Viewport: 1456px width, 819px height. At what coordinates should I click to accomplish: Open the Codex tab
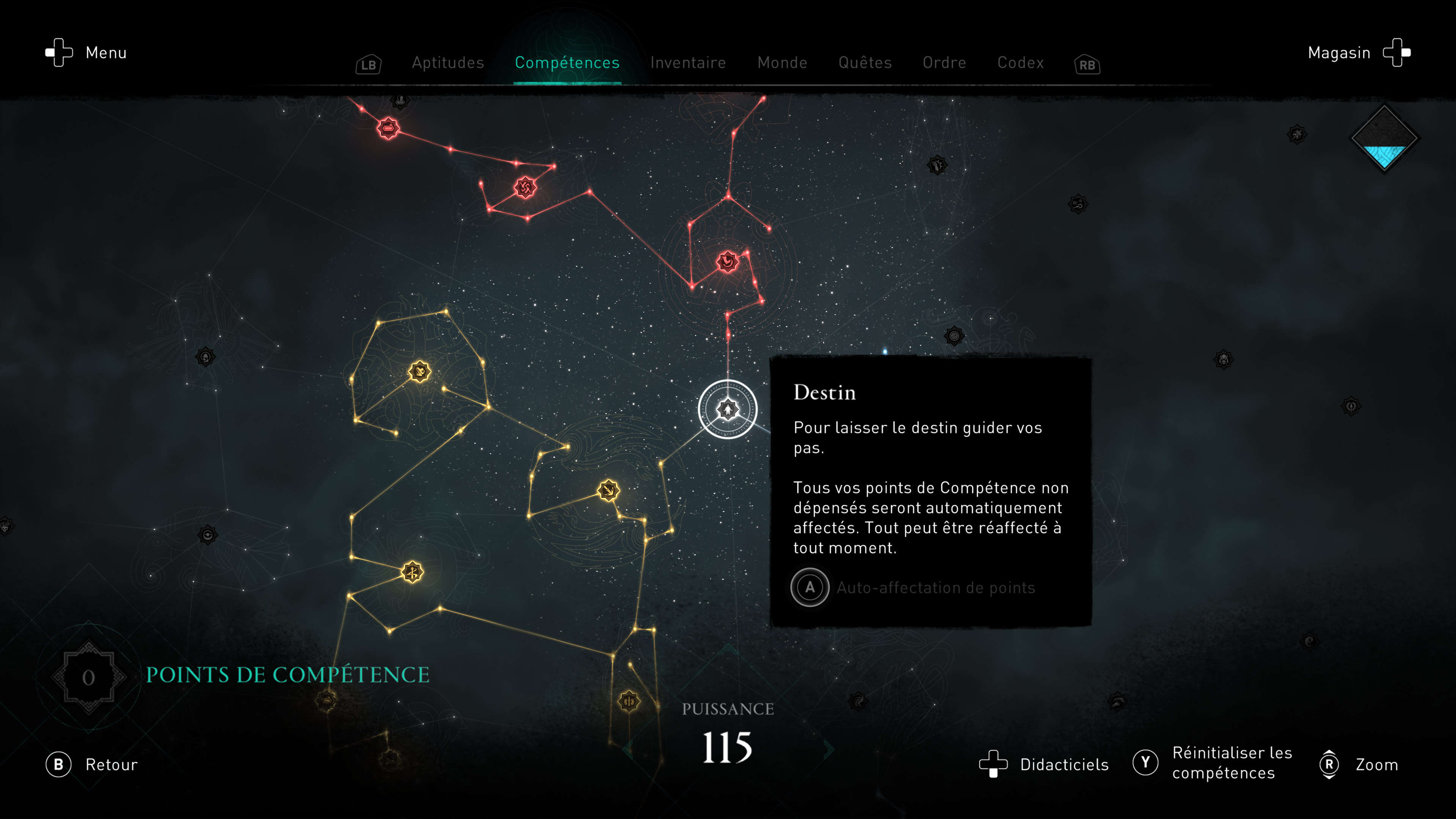coord(1020,62)
